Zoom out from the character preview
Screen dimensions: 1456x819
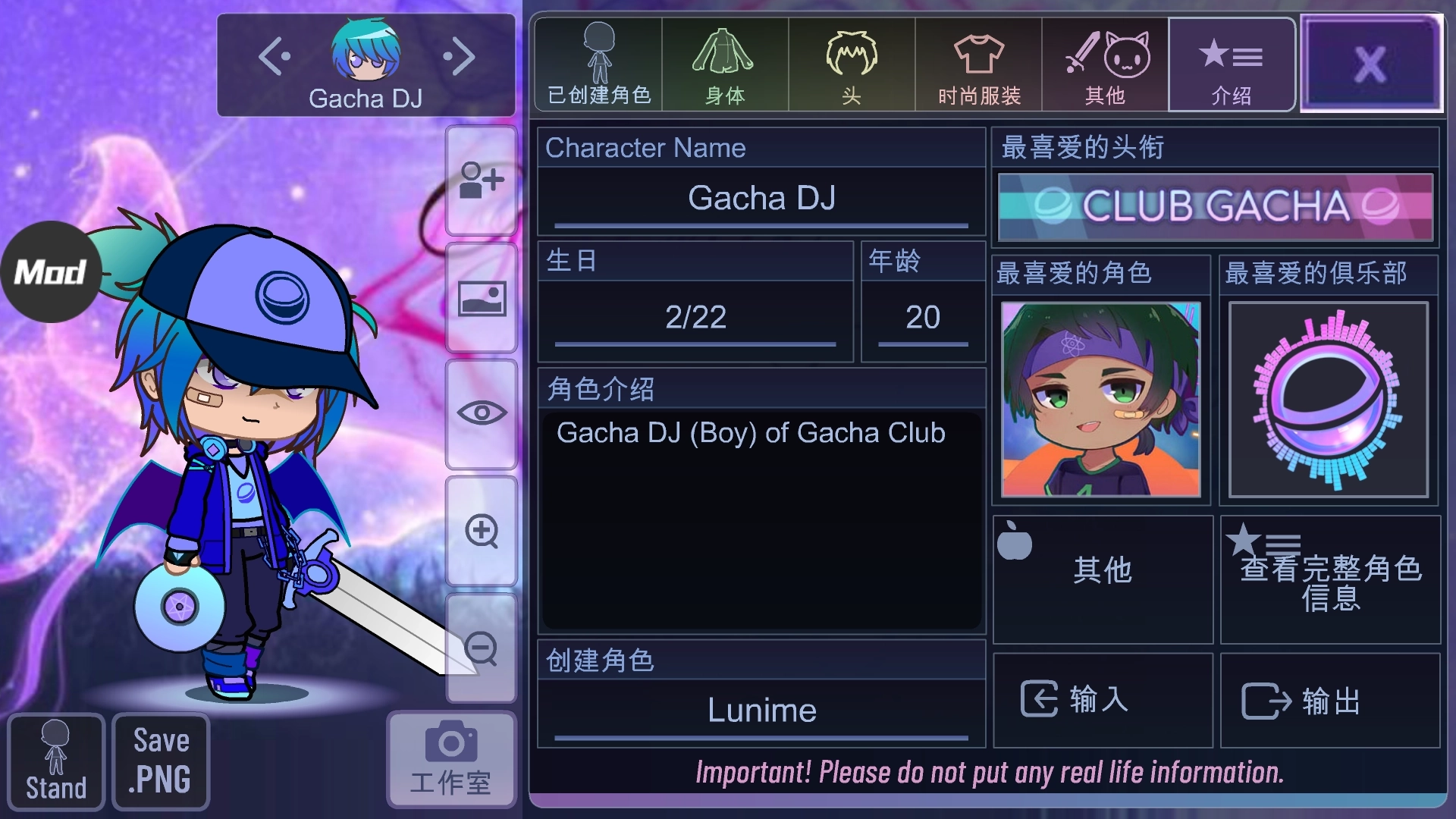click(x=481, y=651)
